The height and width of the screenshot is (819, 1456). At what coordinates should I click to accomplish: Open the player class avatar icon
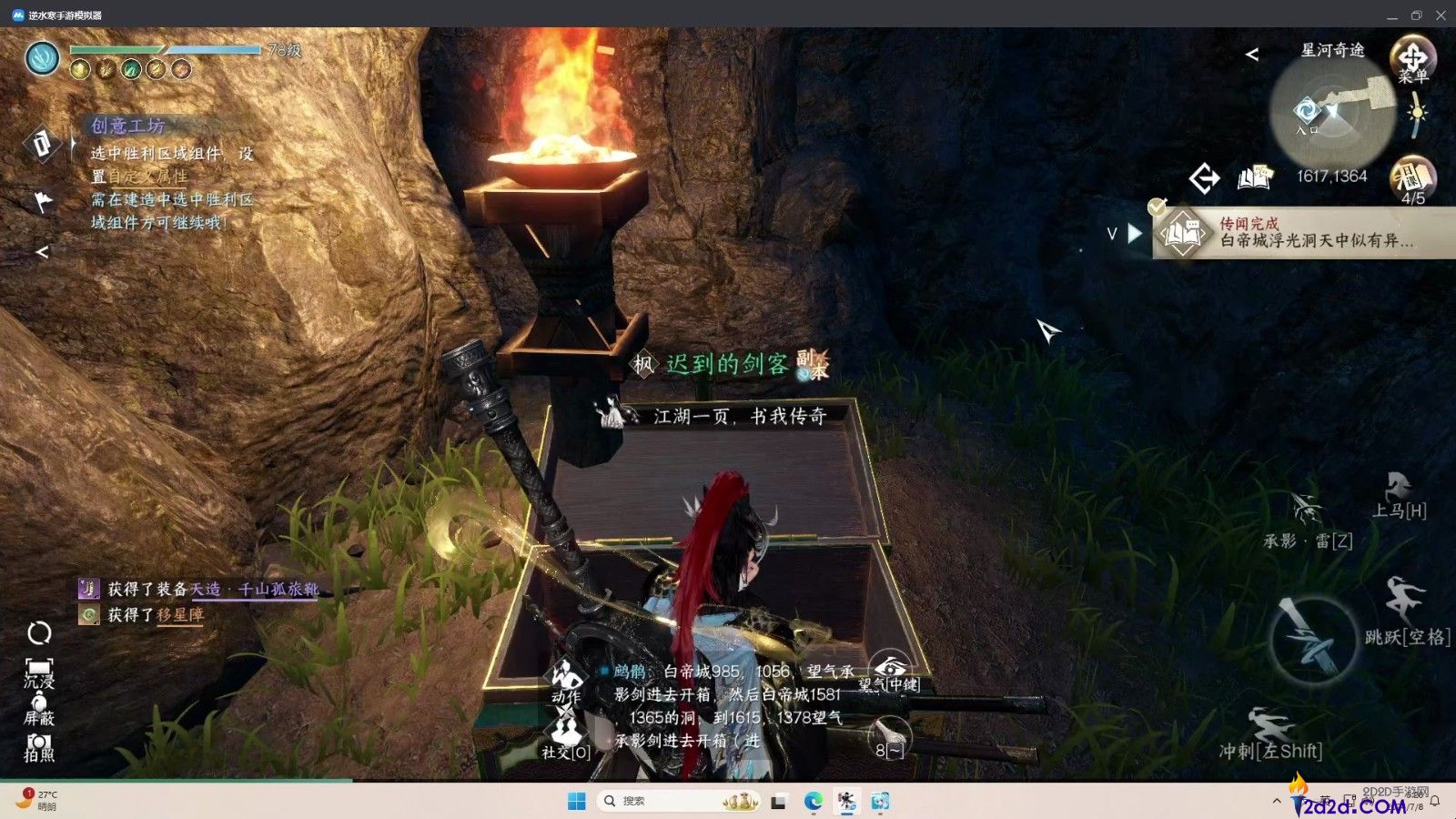point(42,59)
